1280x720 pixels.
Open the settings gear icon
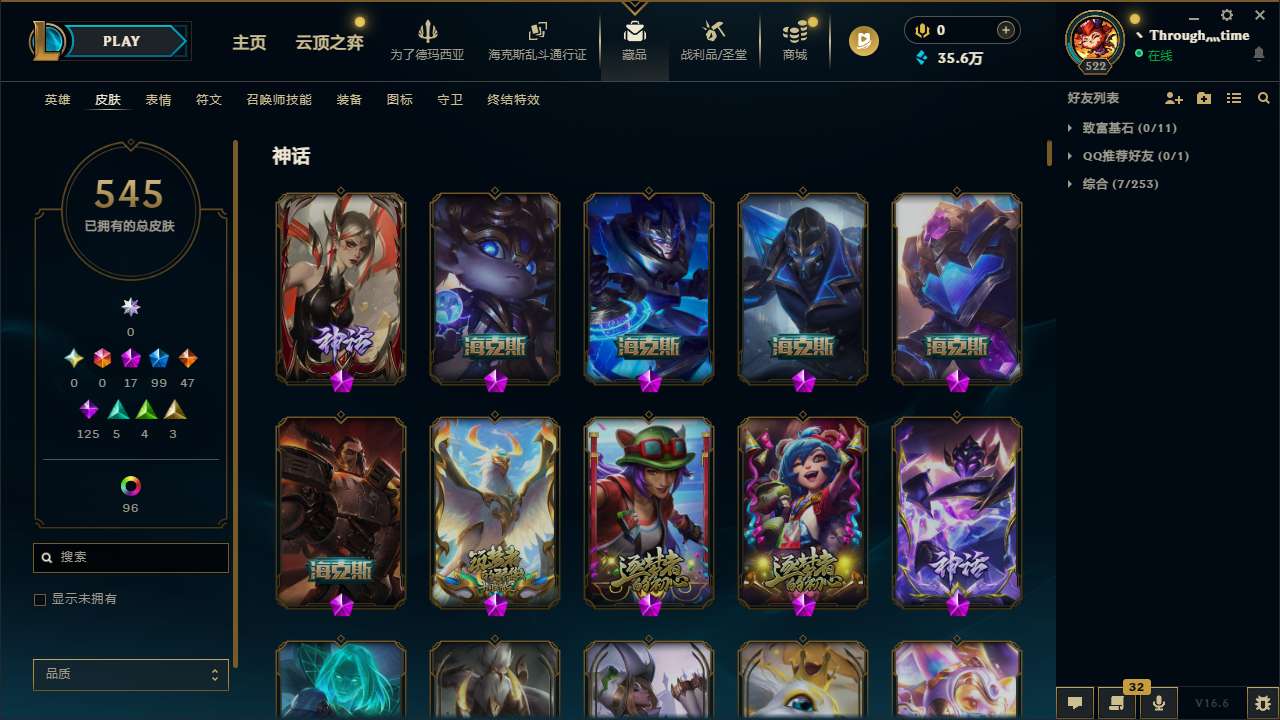point(1225,15)
